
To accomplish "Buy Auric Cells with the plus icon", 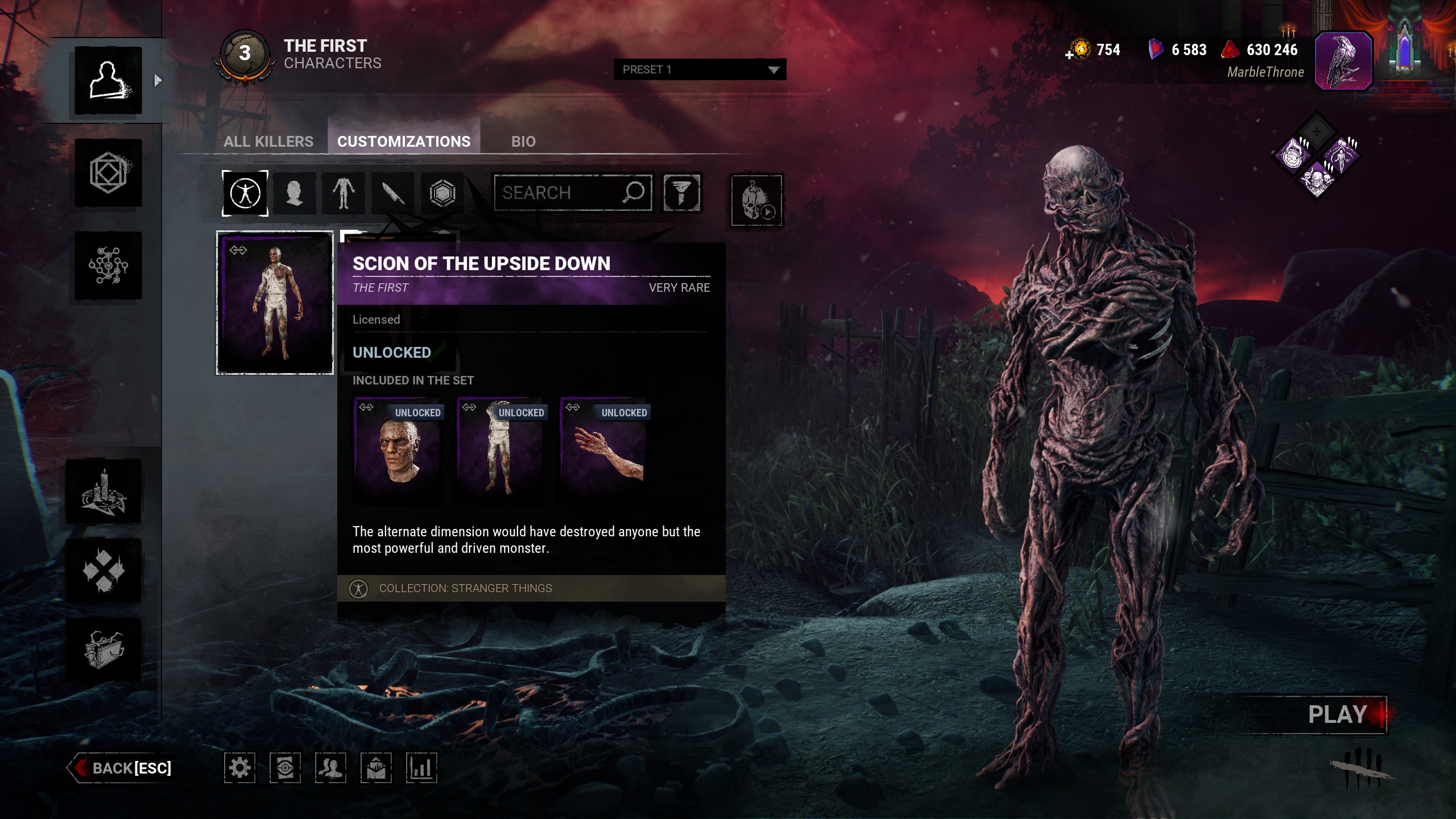I will pos(1070,55).
